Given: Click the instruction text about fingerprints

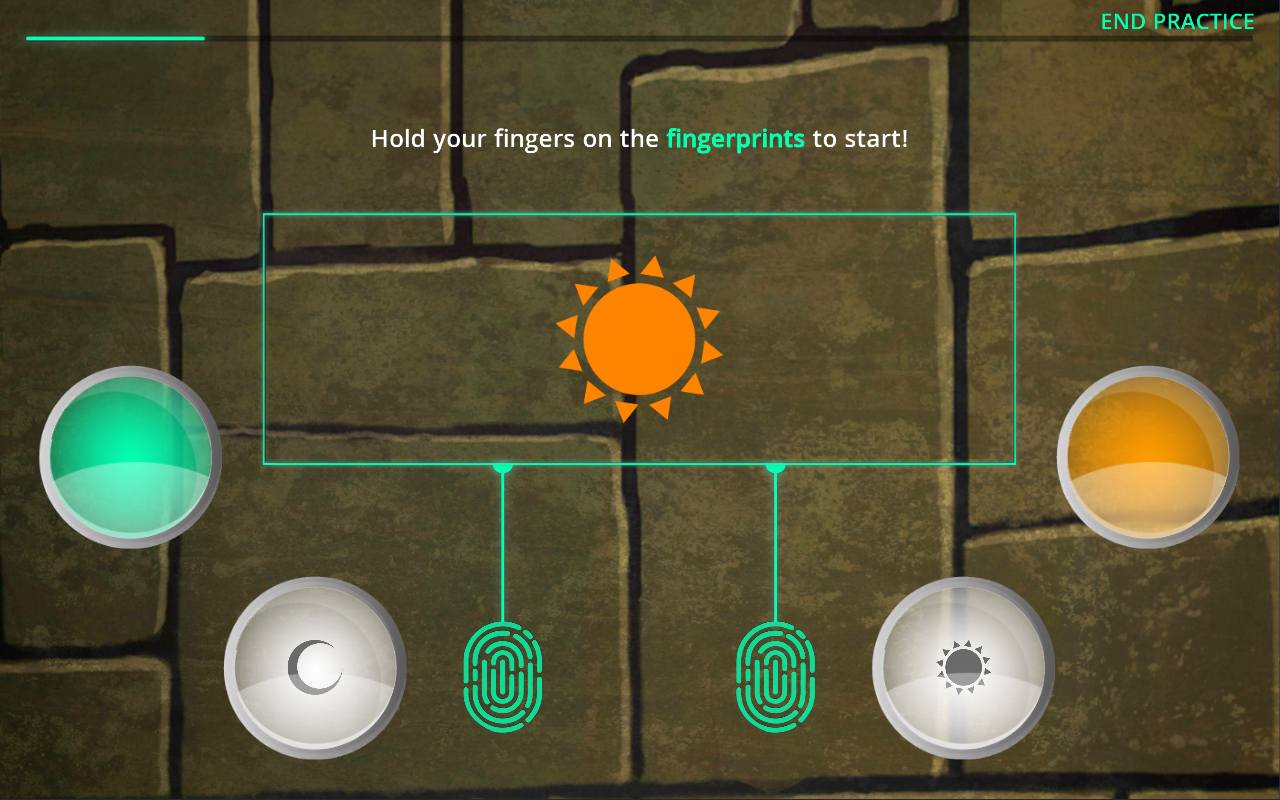Looking at the screenshot, I should coord(640,139).
